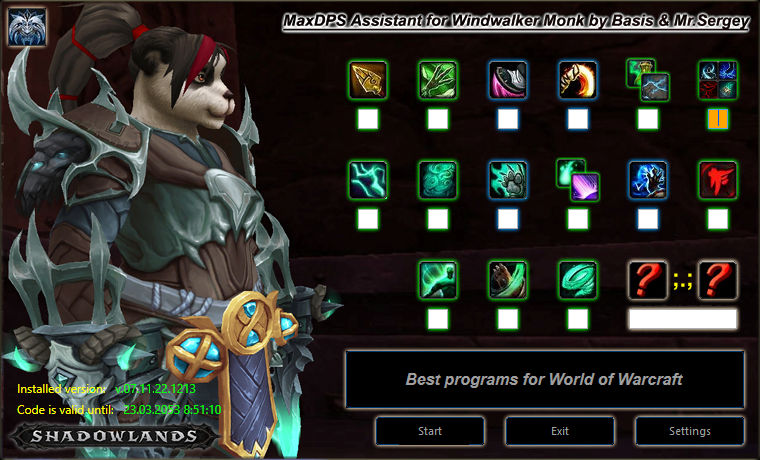Image resolution: width=760 pixels, height=460 pixels.
Task: Tick the checkbox under the golden spearhead icon
Action: [368, 119]
